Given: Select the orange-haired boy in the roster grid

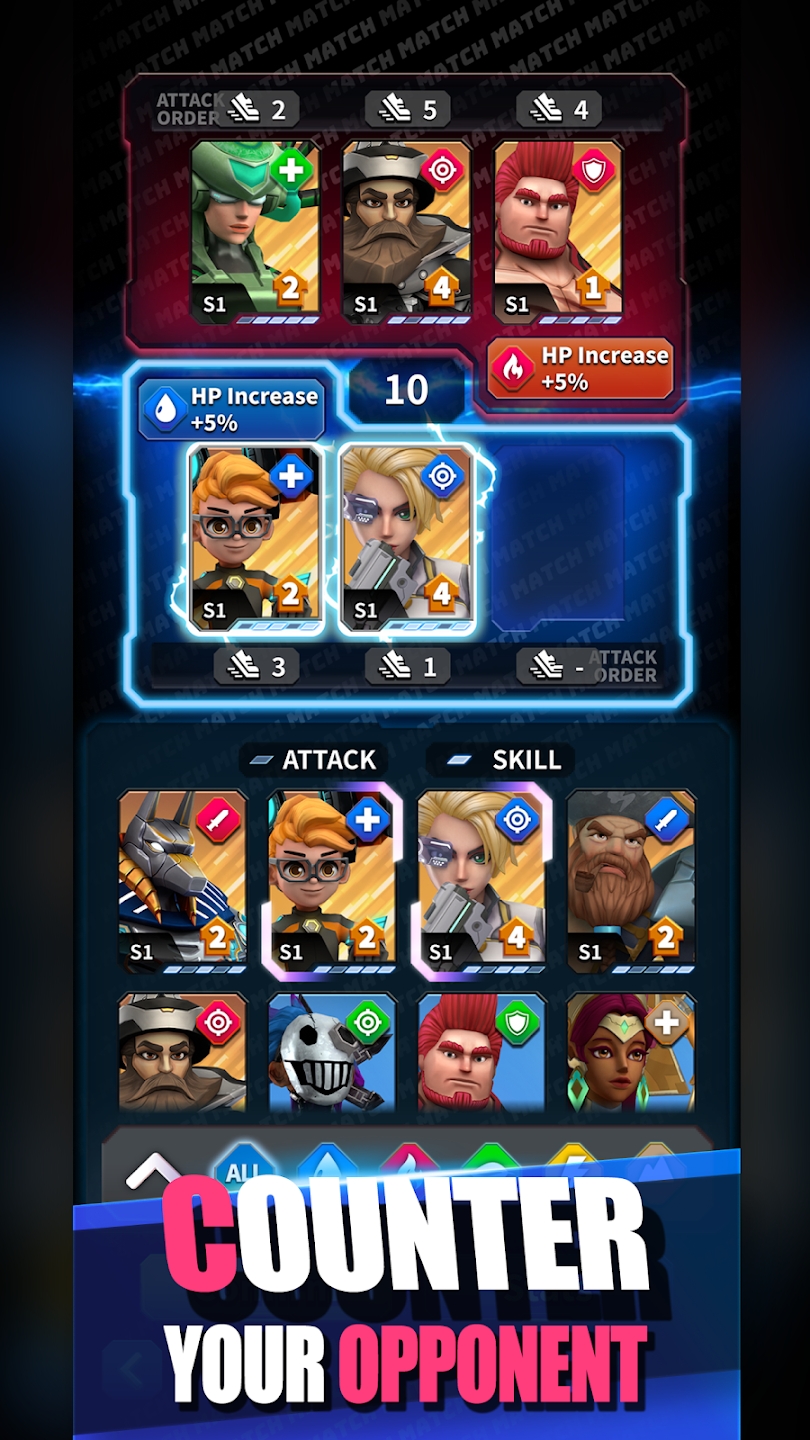Looking at the screenshot, I should click(332, 880).
